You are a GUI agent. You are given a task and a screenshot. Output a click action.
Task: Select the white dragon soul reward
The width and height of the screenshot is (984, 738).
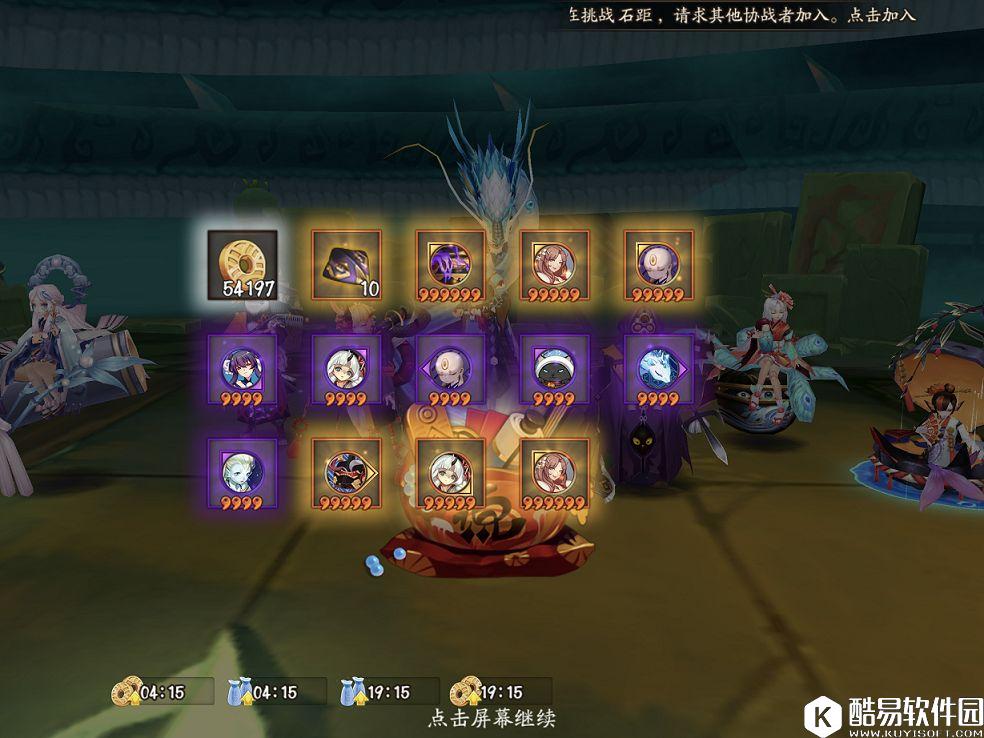point(658,368)
